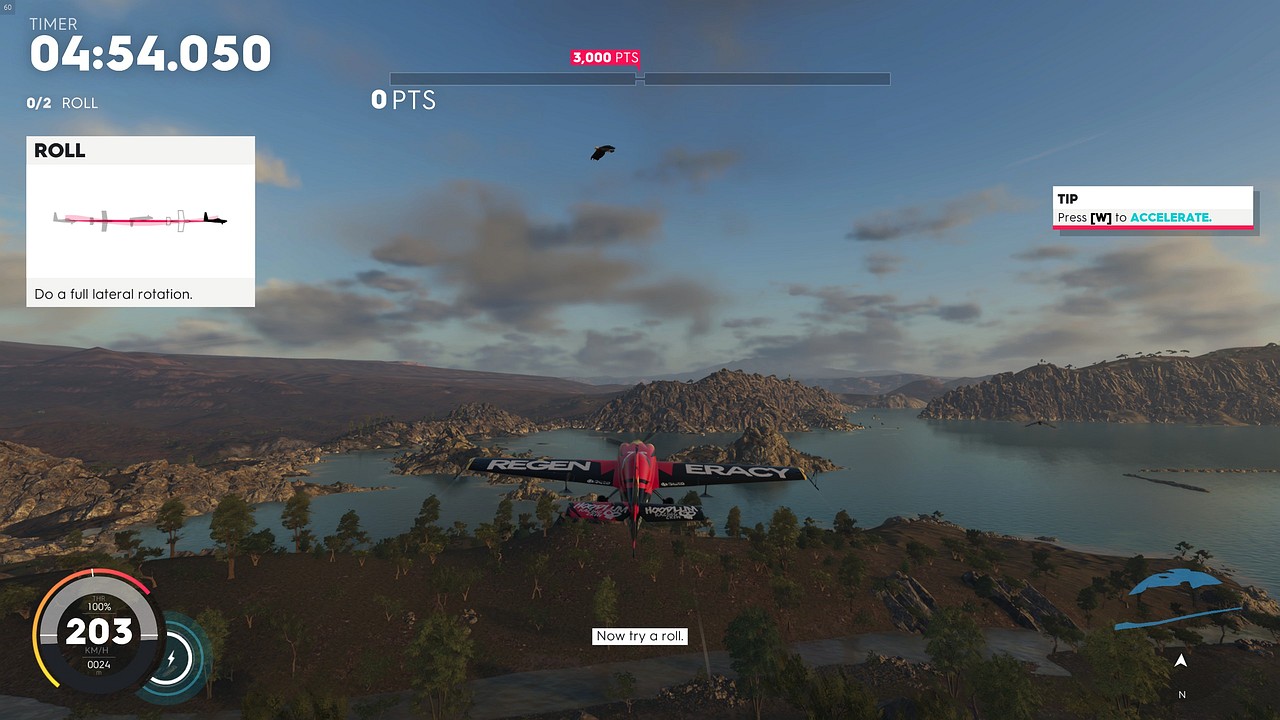Select the ROLL trick tutorial card
1280x720 pixels.
(140, 221)
